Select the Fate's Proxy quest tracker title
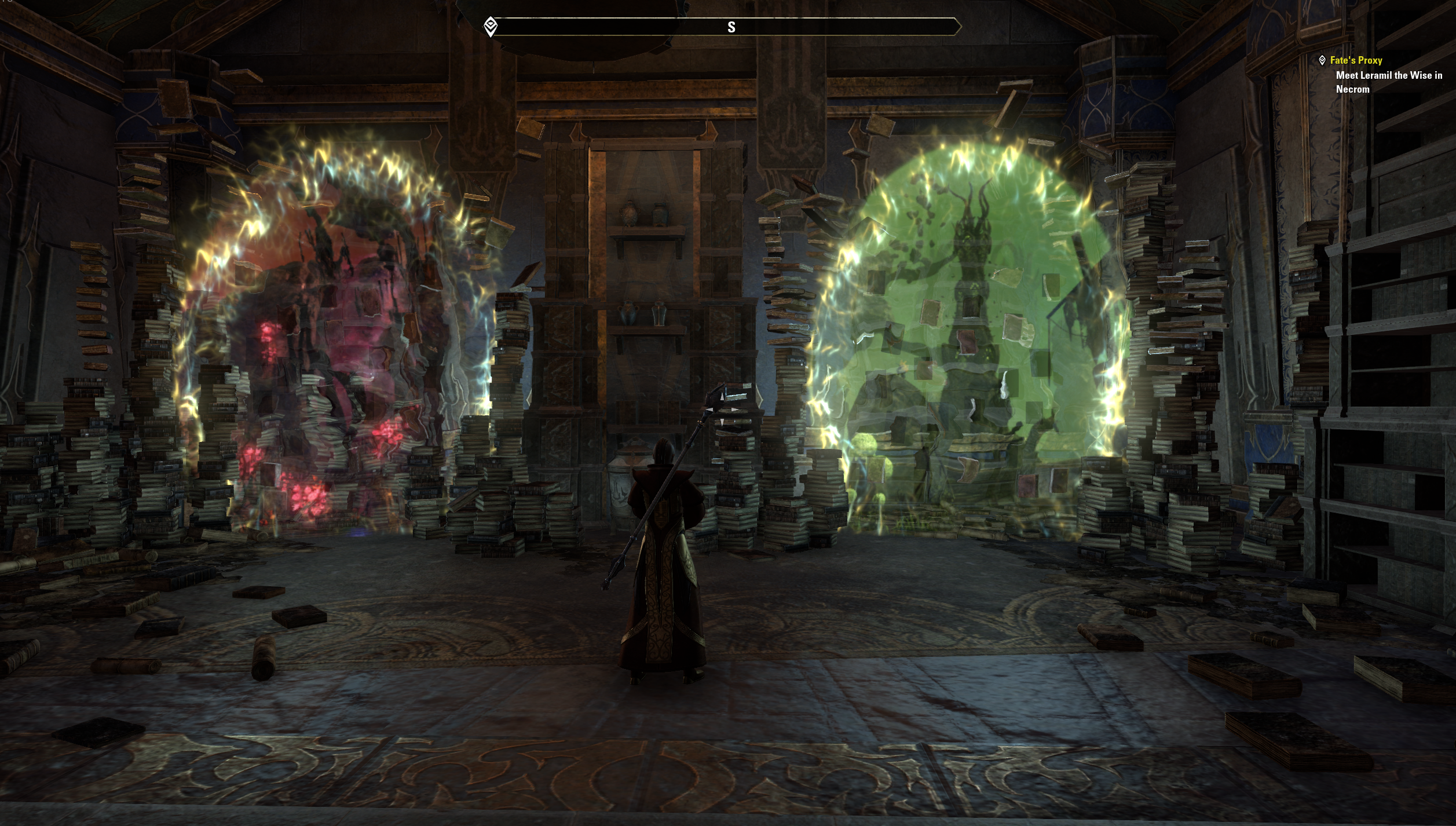Viewport: 1456px width, 826px height. pyautogui.click(x=1356, y=60)
